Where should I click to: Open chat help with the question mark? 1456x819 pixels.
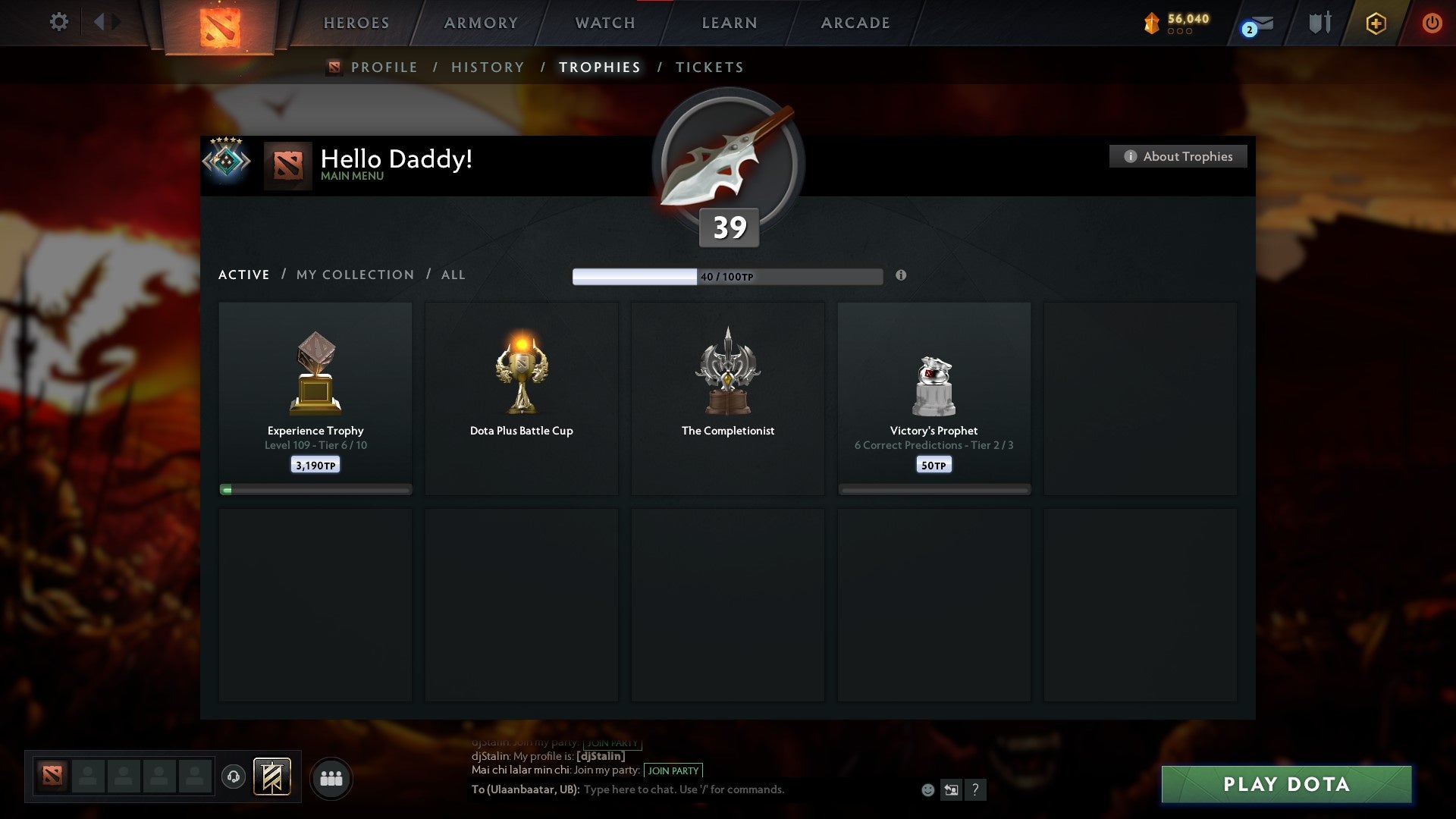[x=976, y=789]
